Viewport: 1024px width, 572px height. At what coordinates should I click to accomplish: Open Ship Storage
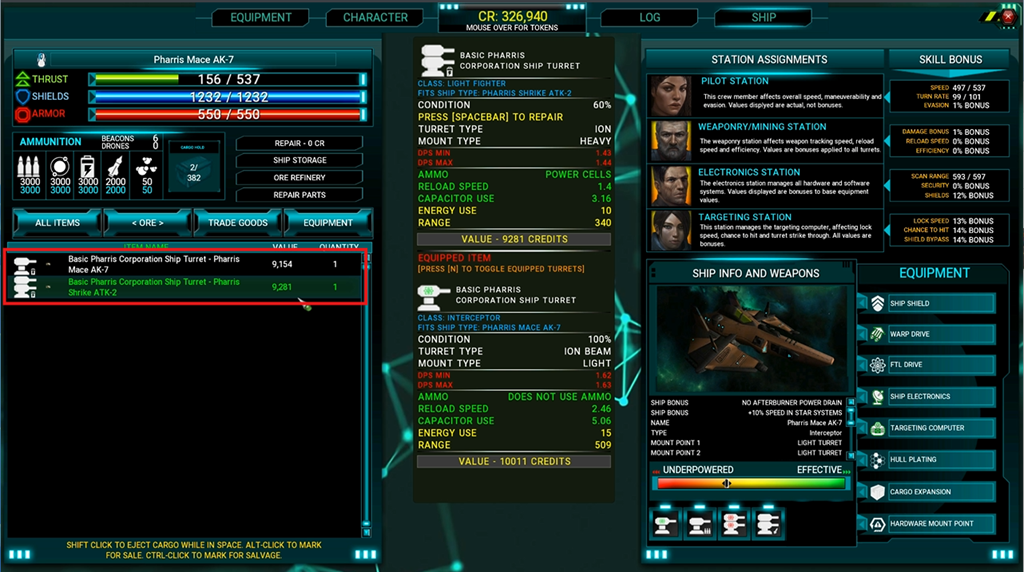[x=300, y=160]
